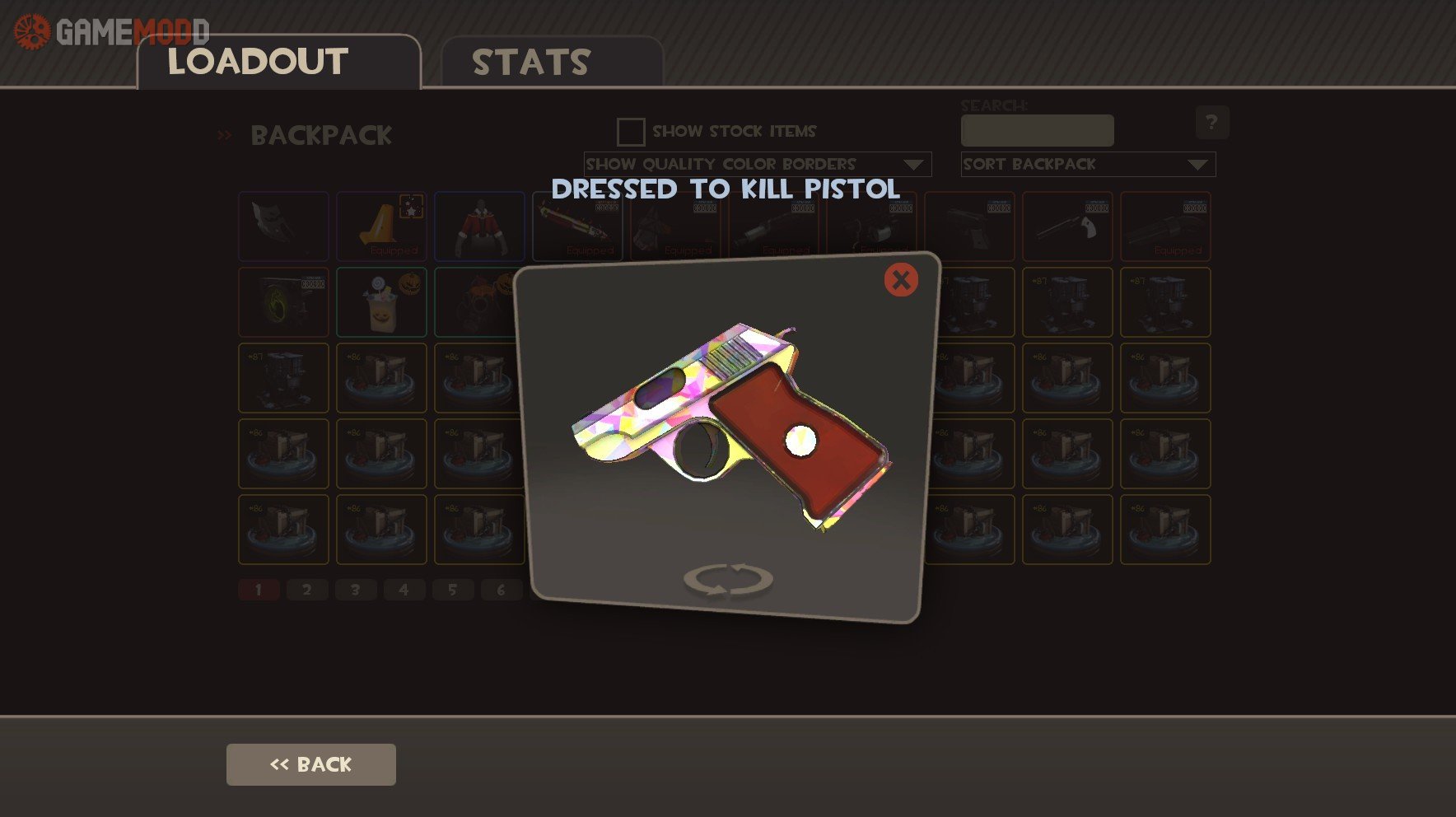Toggle the Show Stock Items checkbox
1456x817 pixels.
coord(631,132)
